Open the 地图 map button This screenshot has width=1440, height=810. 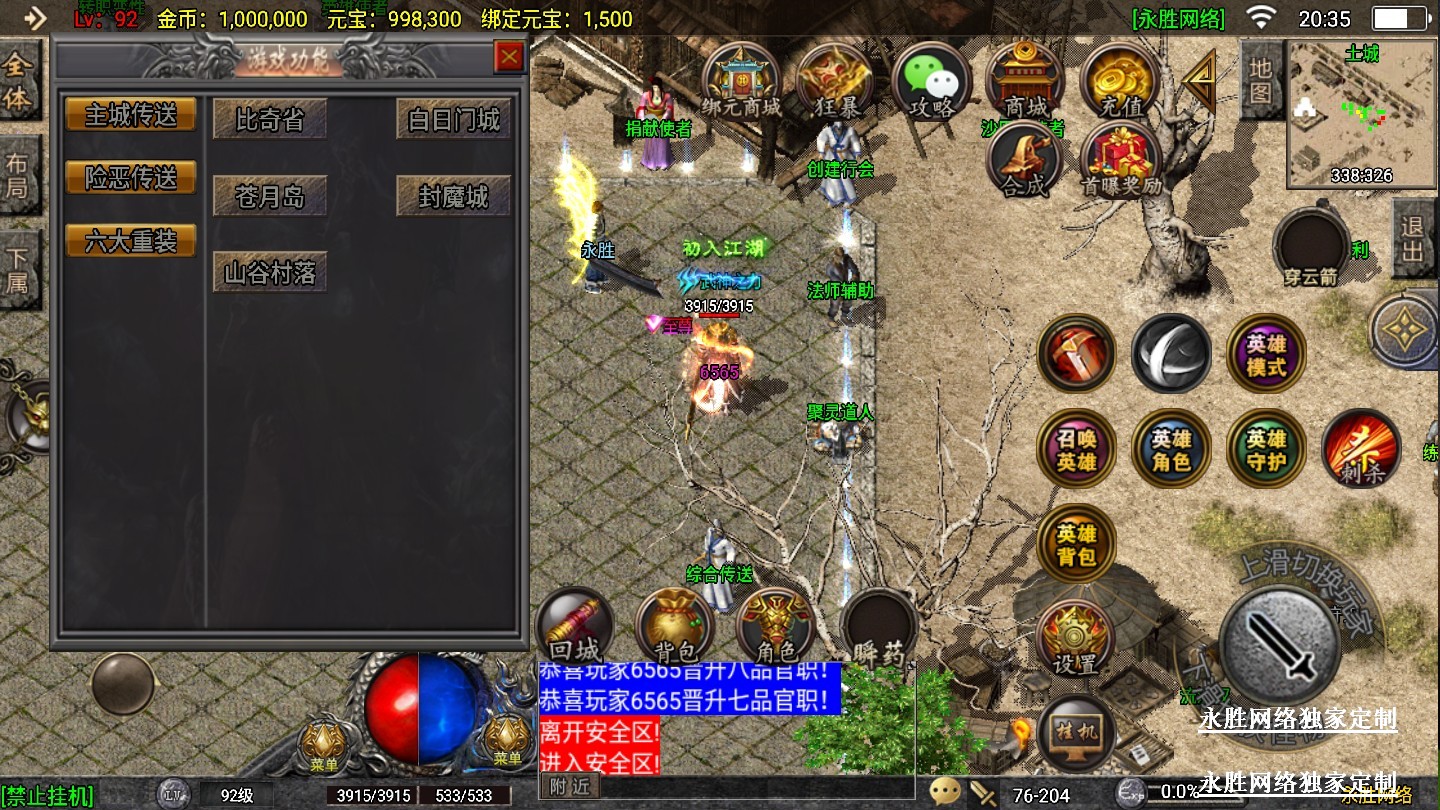[1260, 80]
